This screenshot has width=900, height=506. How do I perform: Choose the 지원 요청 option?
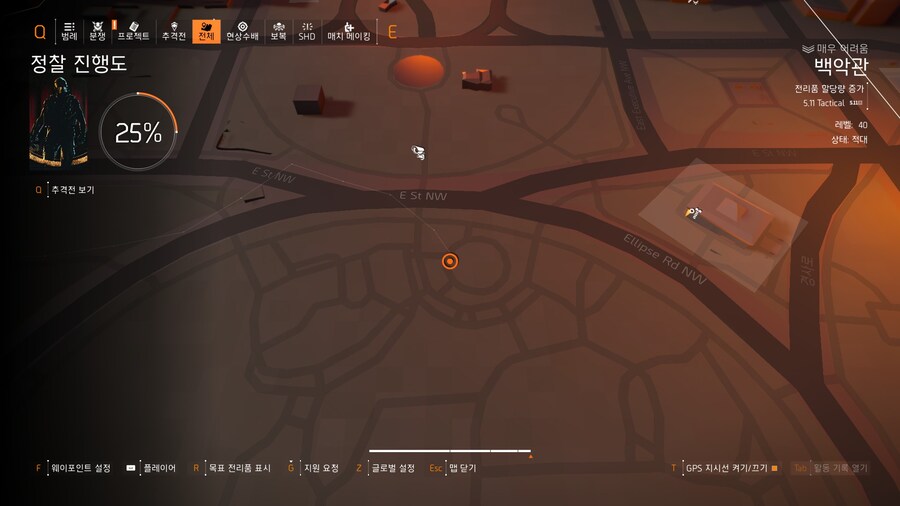tap(320, 468)
